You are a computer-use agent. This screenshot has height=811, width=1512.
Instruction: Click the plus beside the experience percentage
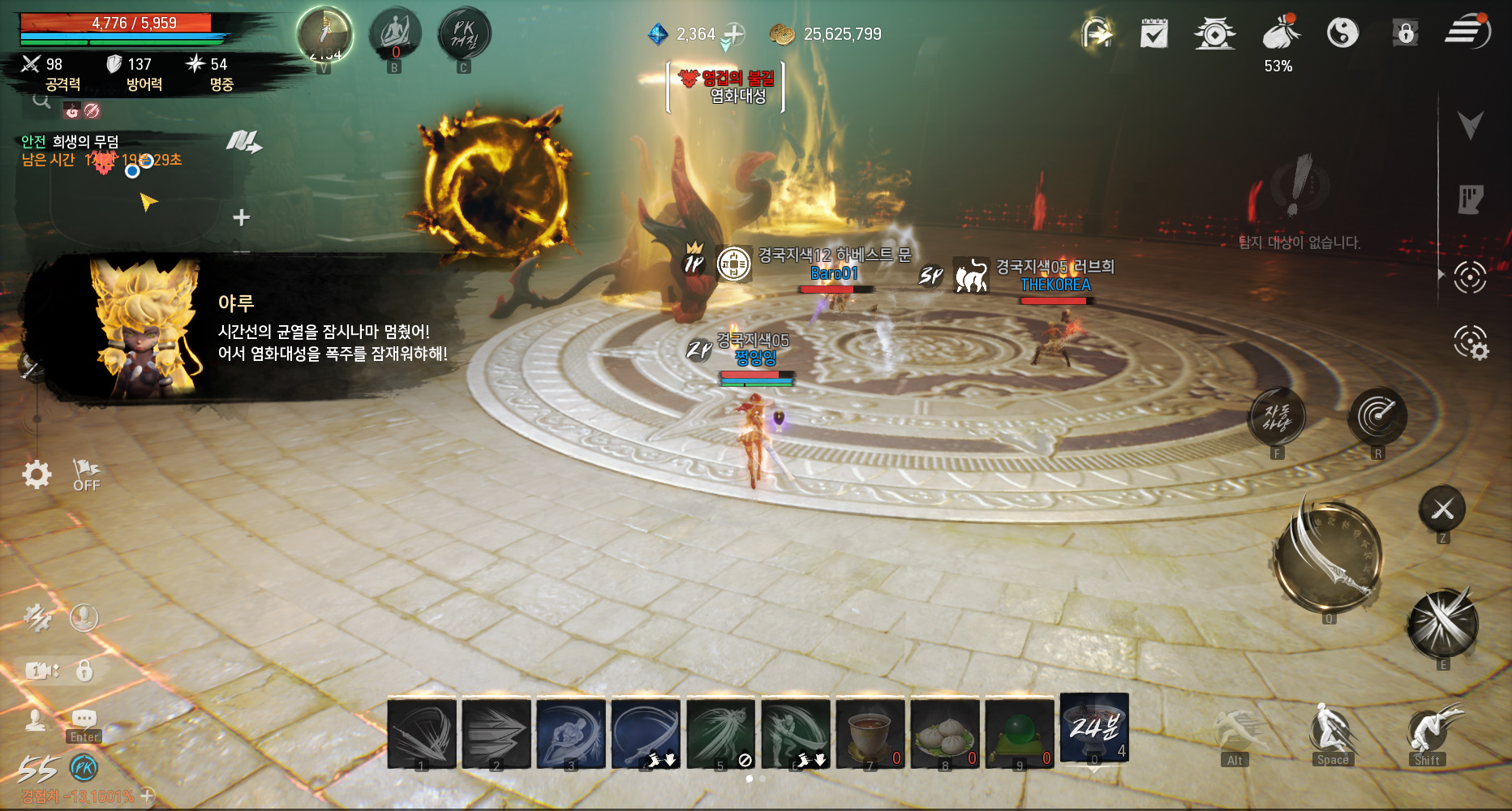147,796
